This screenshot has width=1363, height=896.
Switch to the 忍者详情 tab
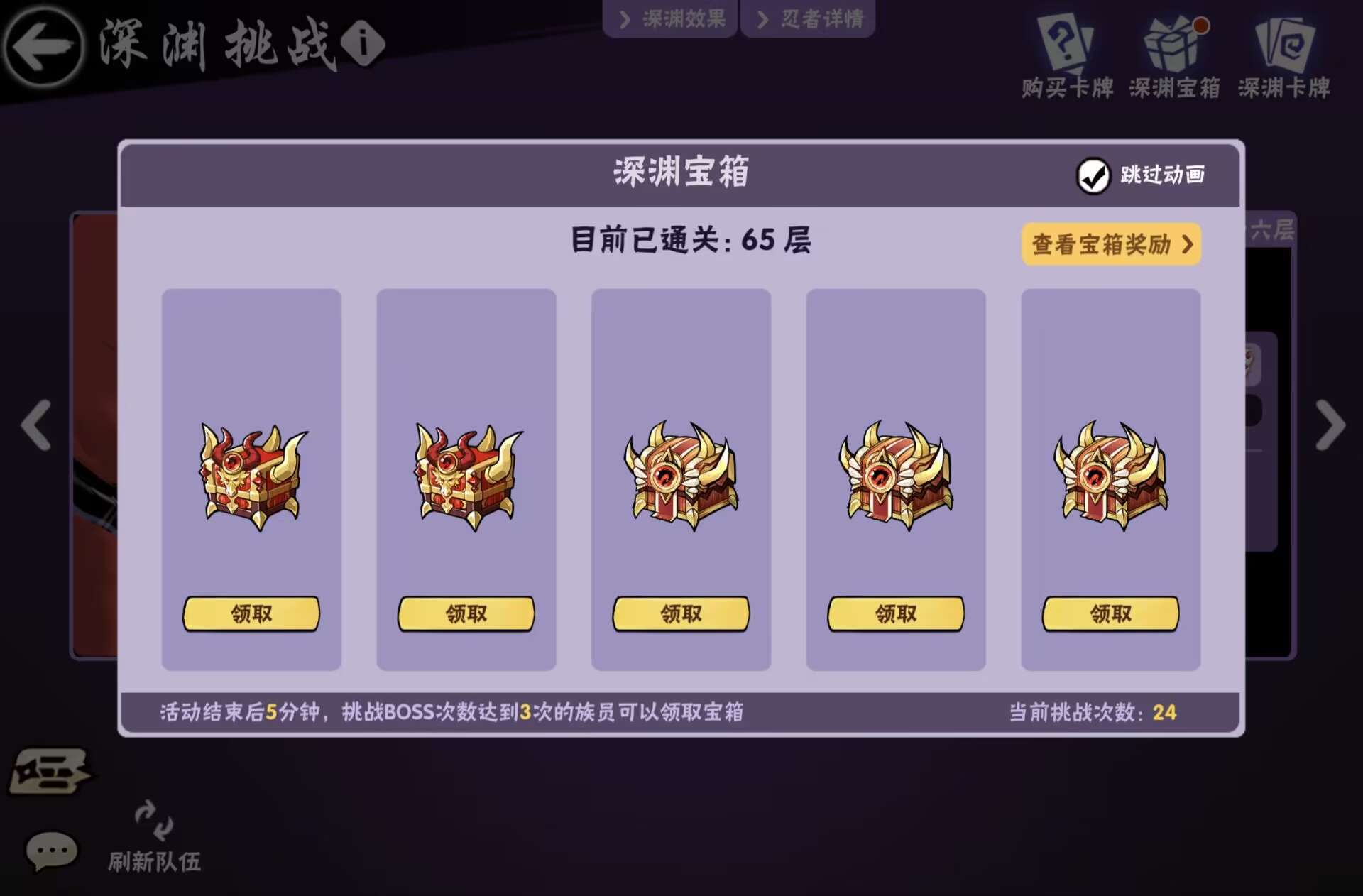pos(808,19)
